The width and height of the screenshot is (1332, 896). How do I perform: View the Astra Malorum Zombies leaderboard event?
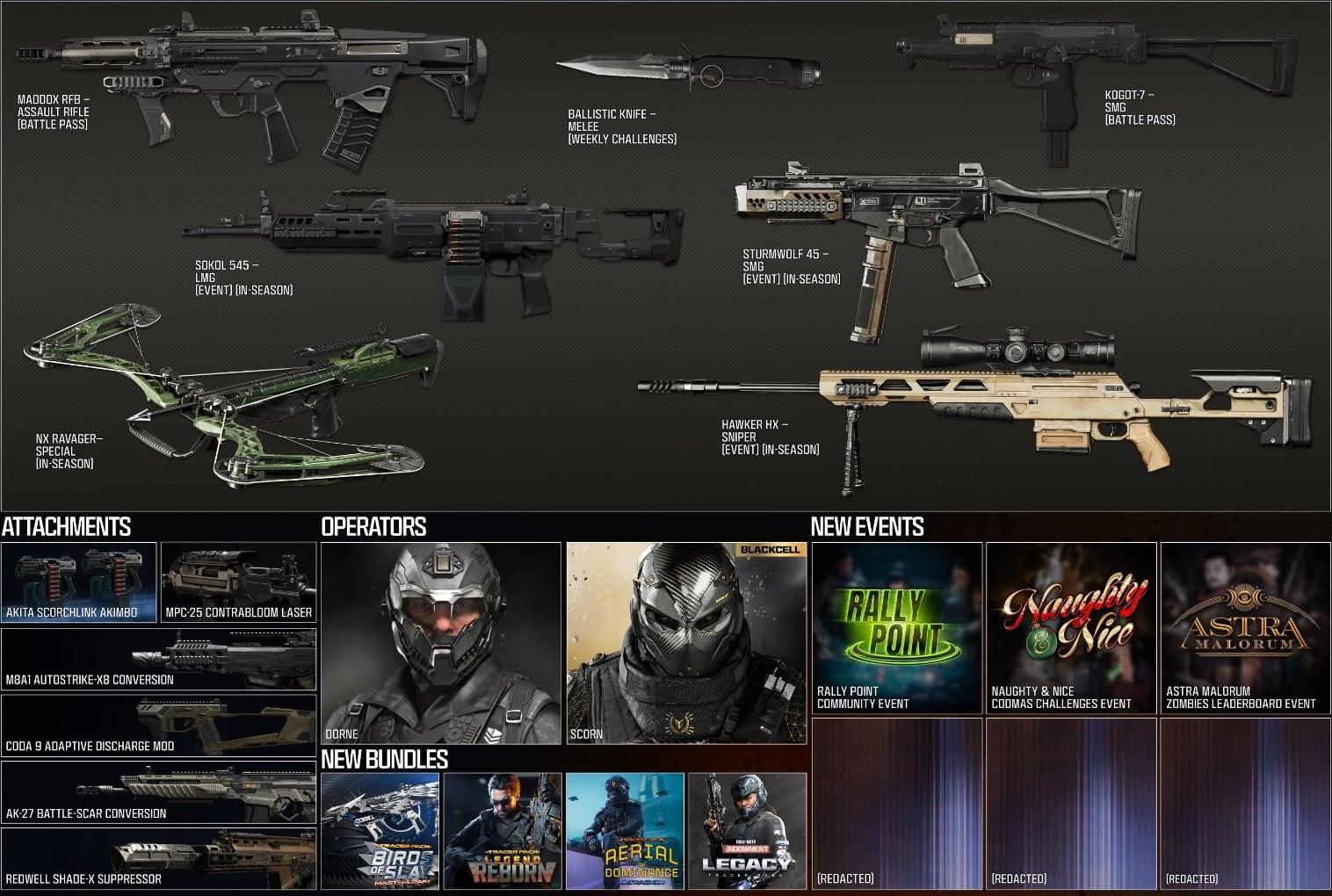pos(1245,627)
